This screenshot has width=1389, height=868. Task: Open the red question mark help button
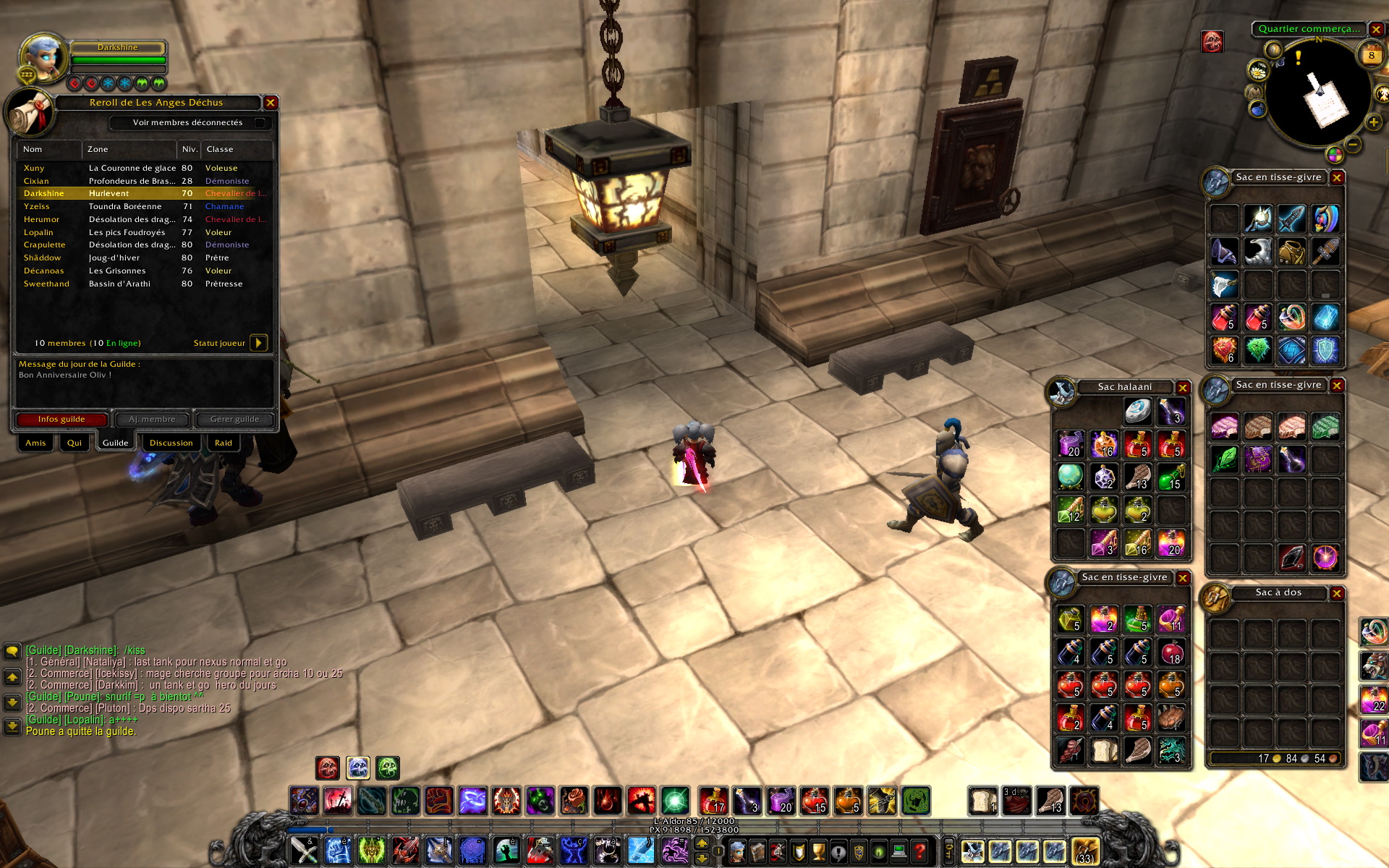(919, 851)
